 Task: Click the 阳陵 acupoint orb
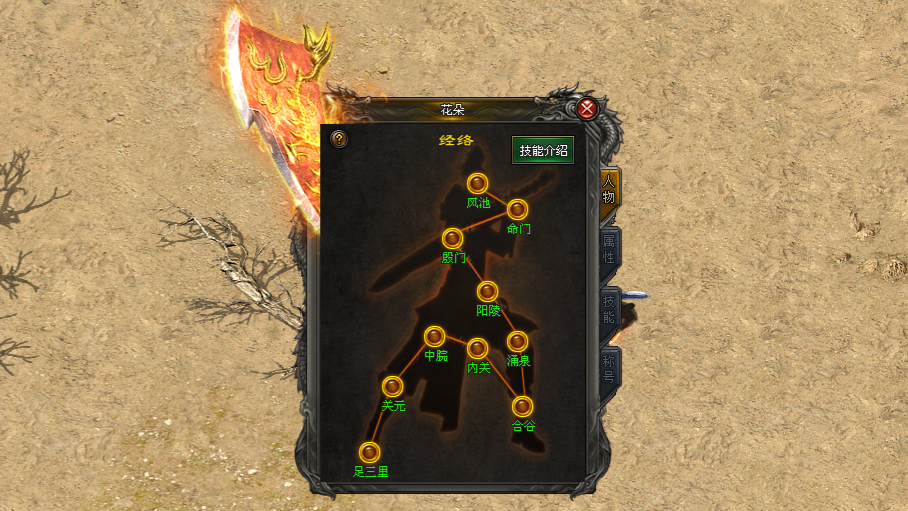(x=488, y=292)
